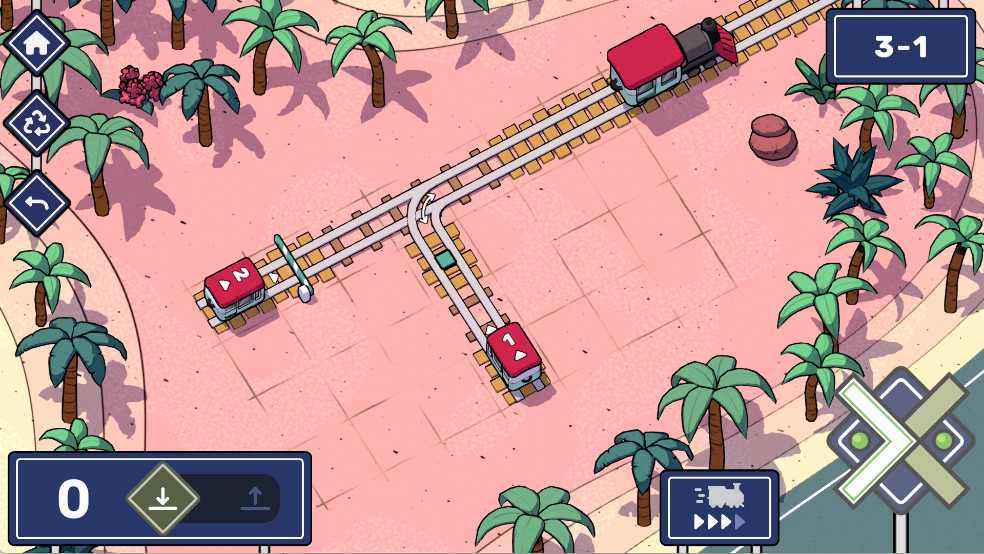This screenshot has width=984, height=554.
Task: Select the downward arrow toggle option
Action: 163,499
